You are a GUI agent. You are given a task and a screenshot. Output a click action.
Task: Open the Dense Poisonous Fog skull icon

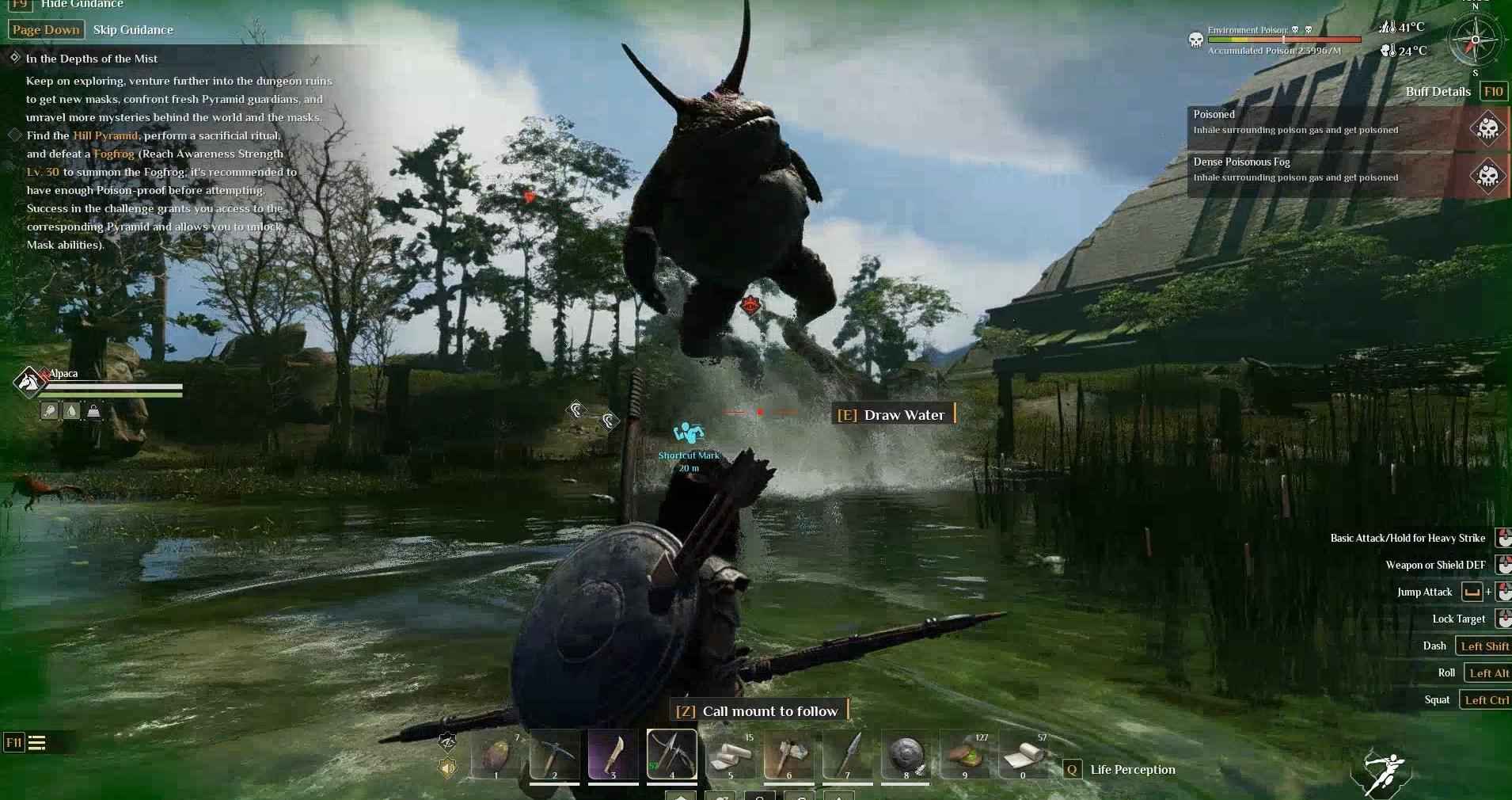(x=1488, y=174)
